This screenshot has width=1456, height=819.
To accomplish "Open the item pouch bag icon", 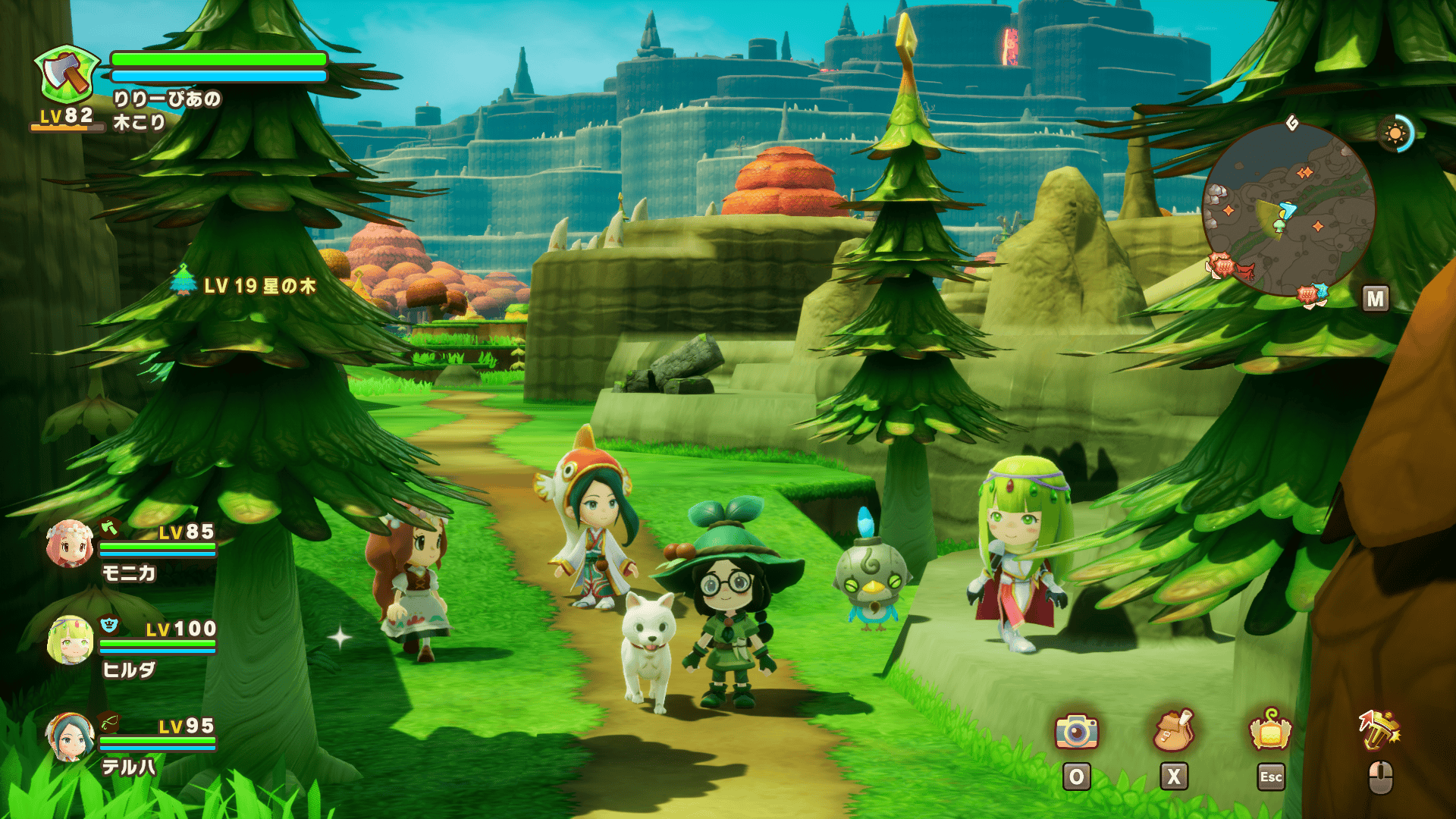I will 1173,731.
